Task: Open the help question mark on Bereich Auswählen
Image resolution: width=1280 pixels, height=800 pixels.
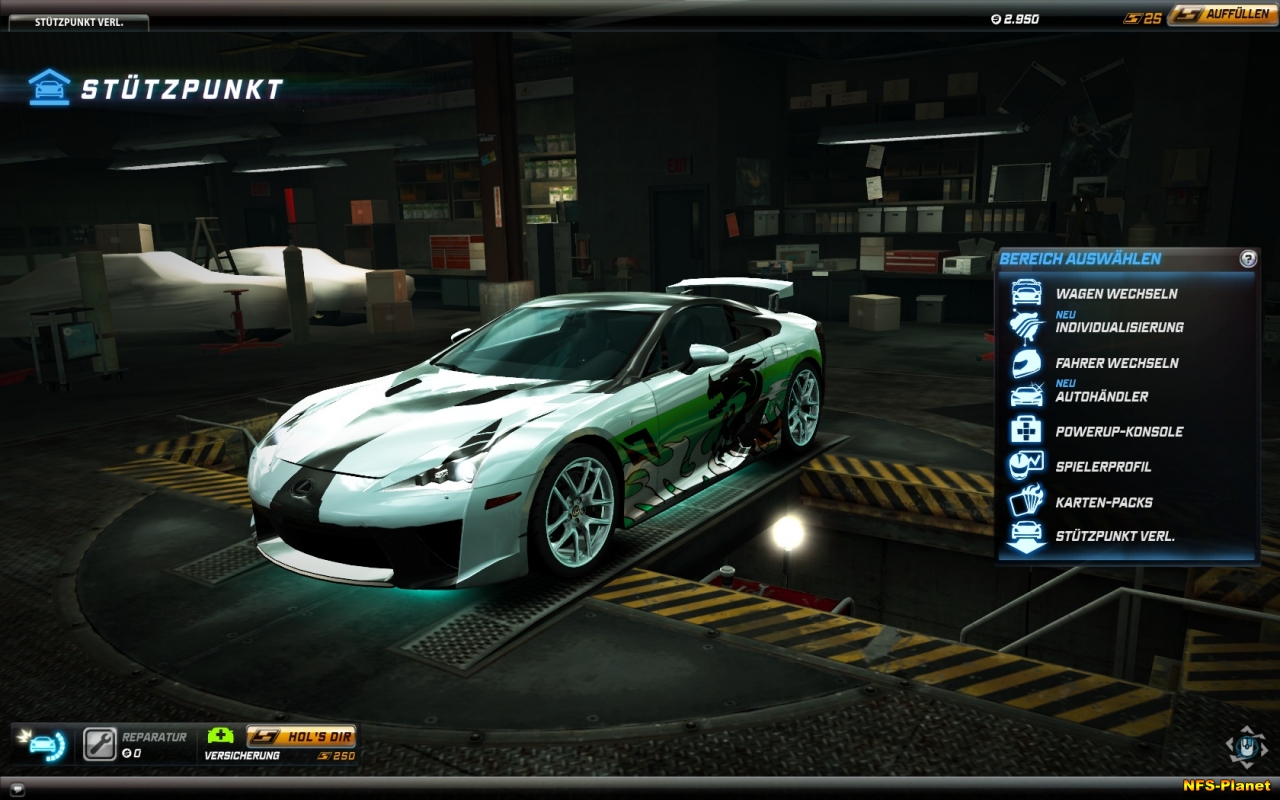Action: point(1246,258)
